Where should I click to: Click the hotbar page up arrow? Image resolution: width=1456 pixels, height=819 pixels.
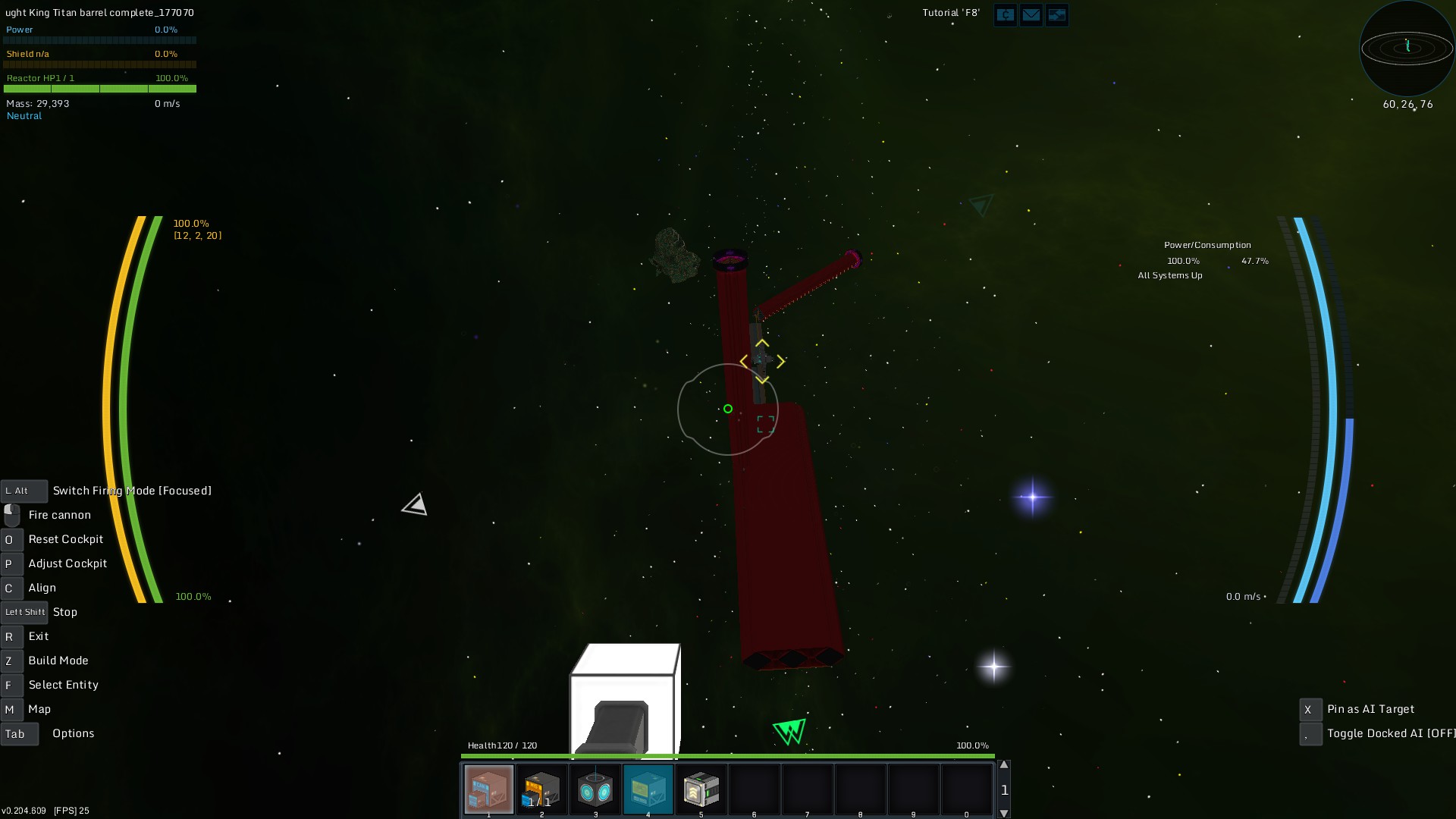tap(1004, 765)
